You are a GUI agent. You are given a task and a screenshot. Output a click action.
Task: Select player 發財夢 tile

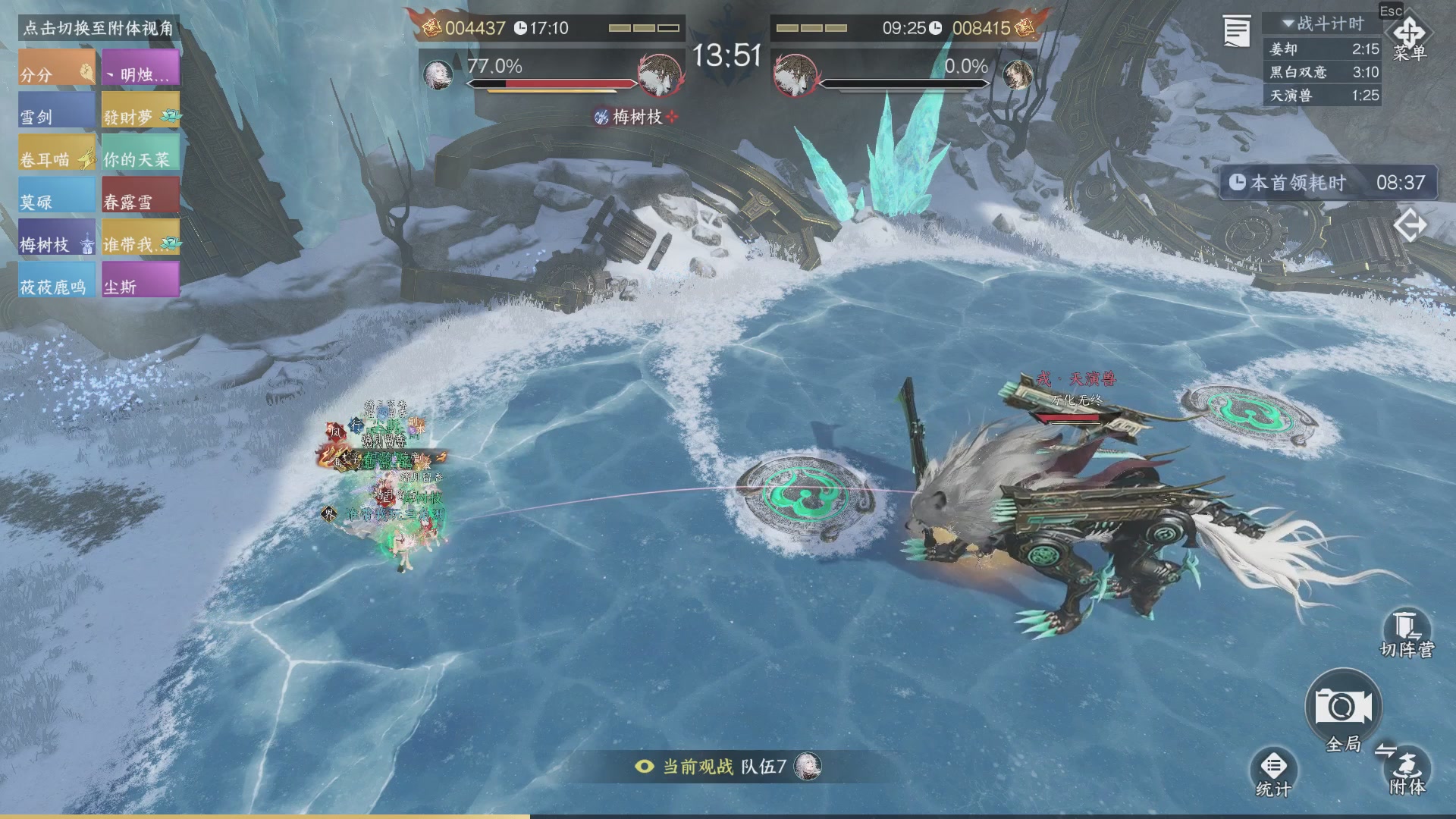pos(141,111)
